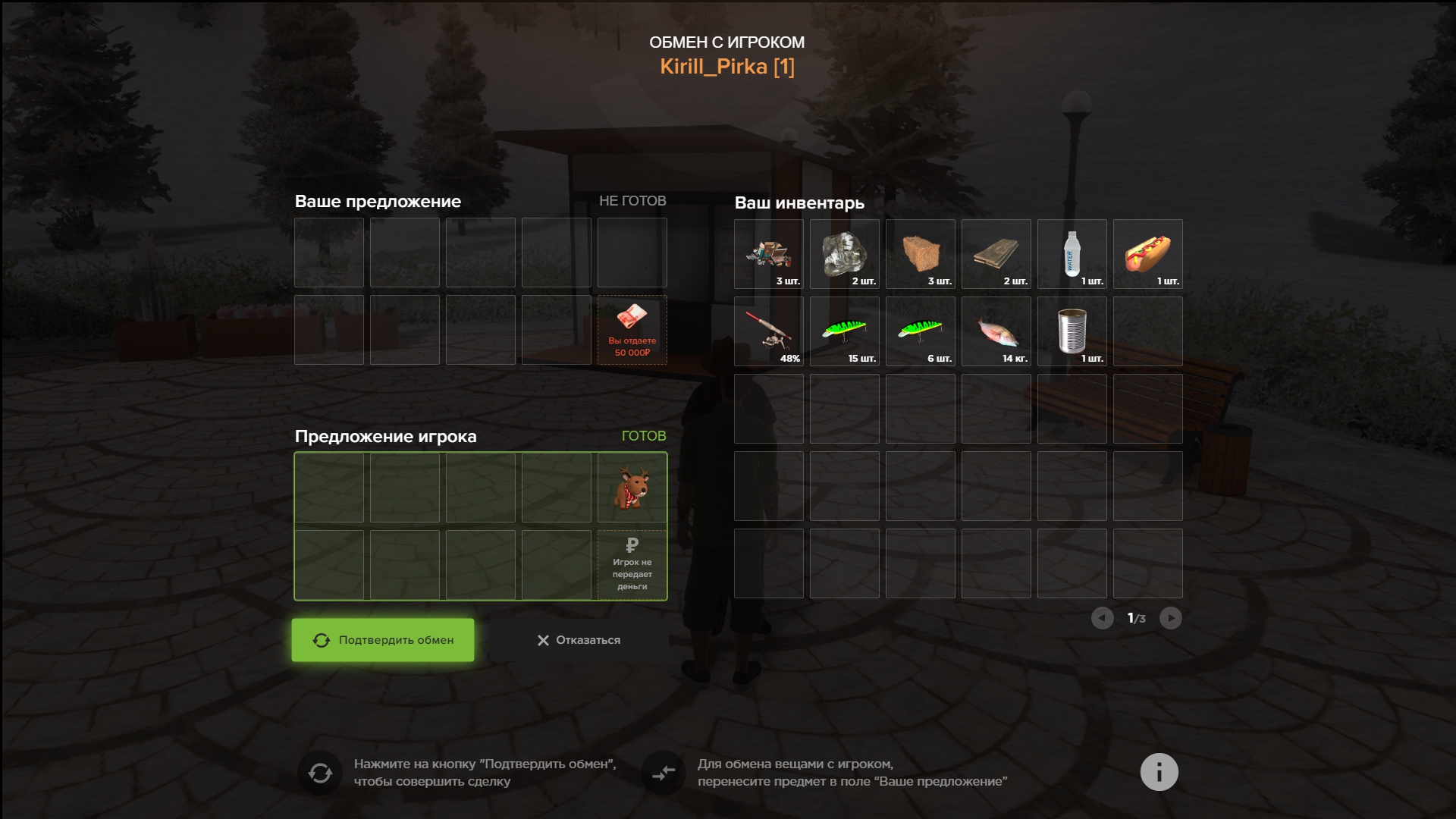Choose the brown hay bale stack

tap(920, 254)
